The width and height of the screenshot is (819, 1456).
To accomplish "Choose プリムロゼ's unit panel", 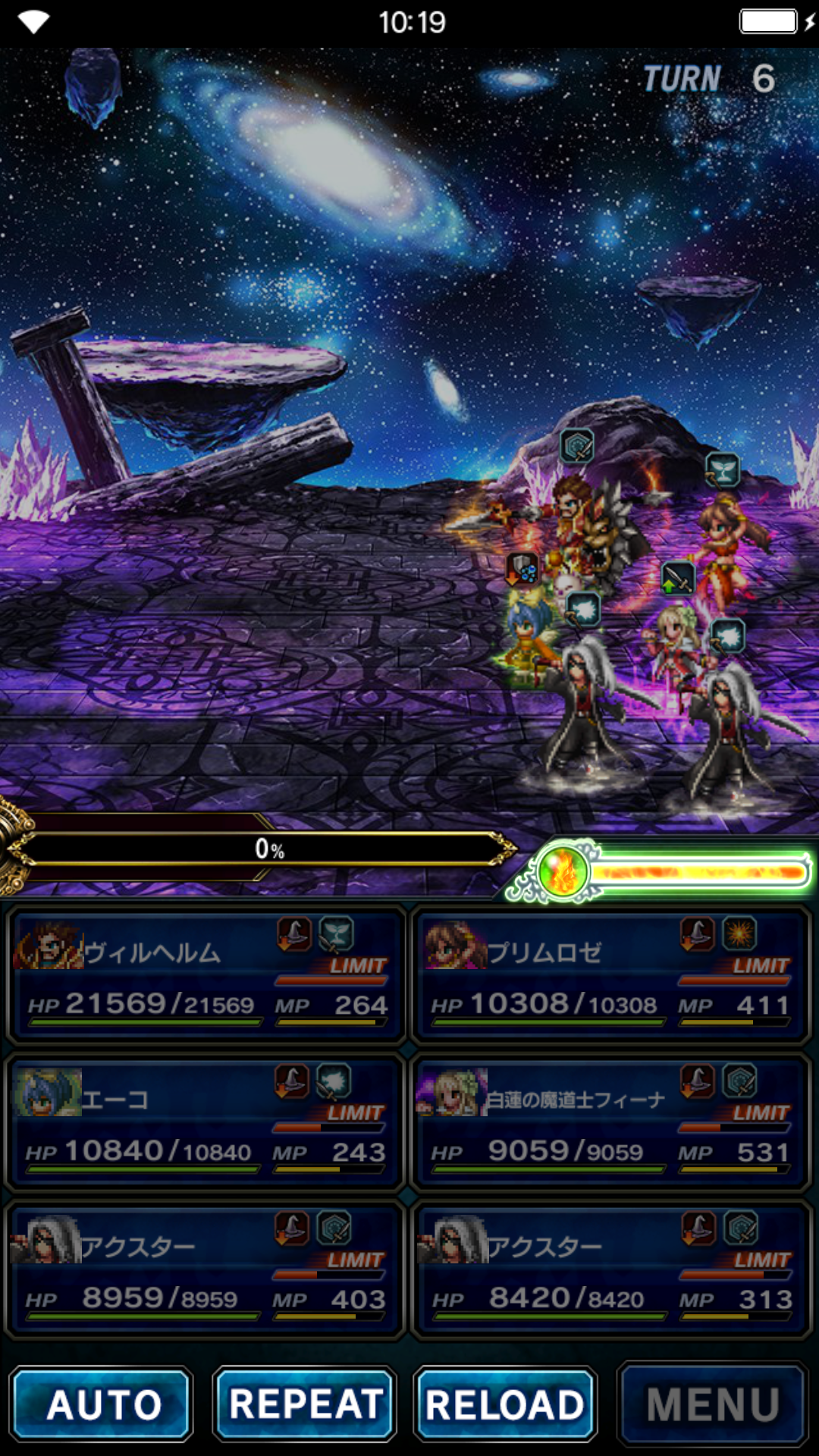I will click(611, 975).
